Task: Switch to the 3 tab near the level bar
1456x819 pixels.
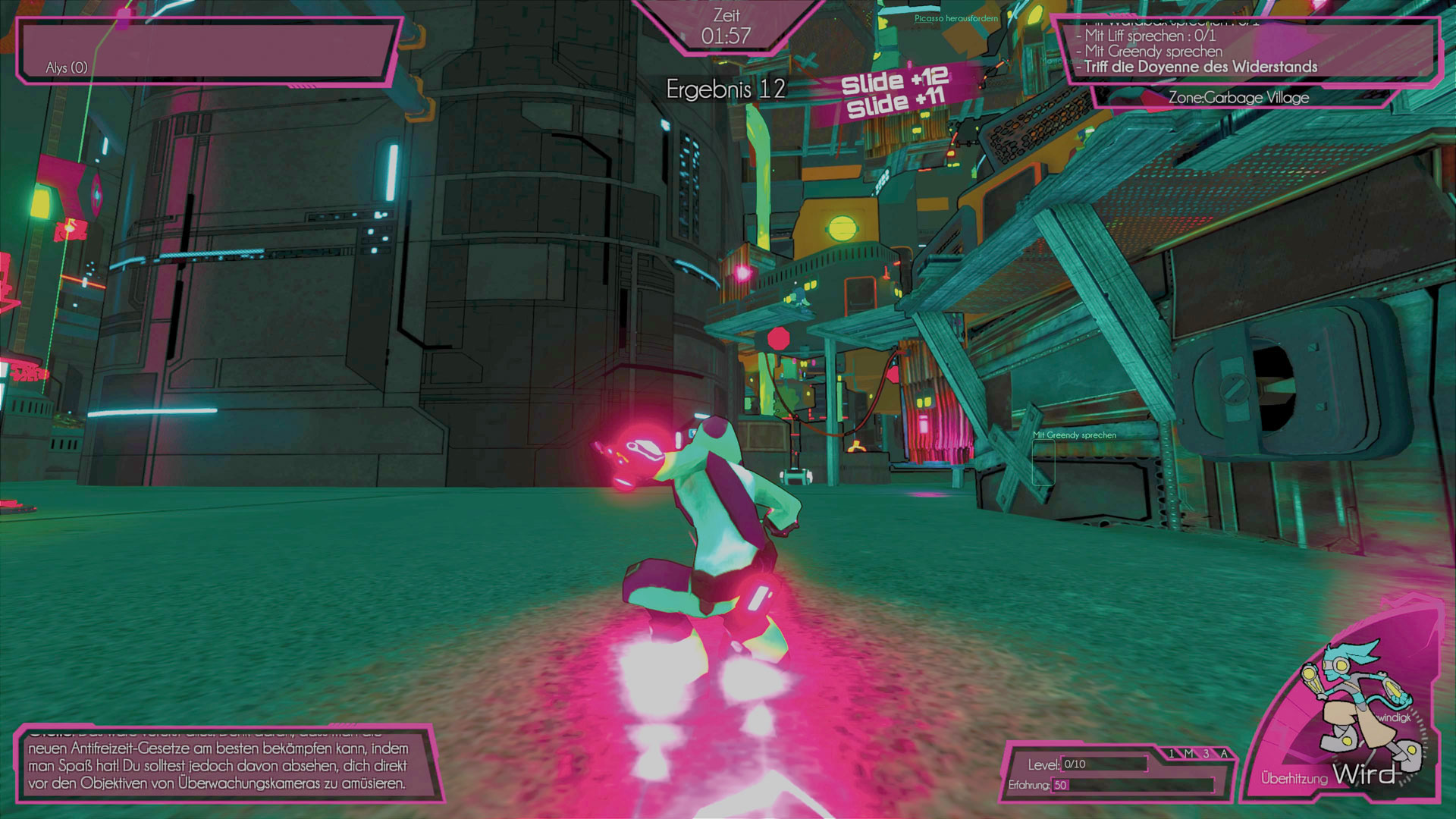Action: (1206, 753)
